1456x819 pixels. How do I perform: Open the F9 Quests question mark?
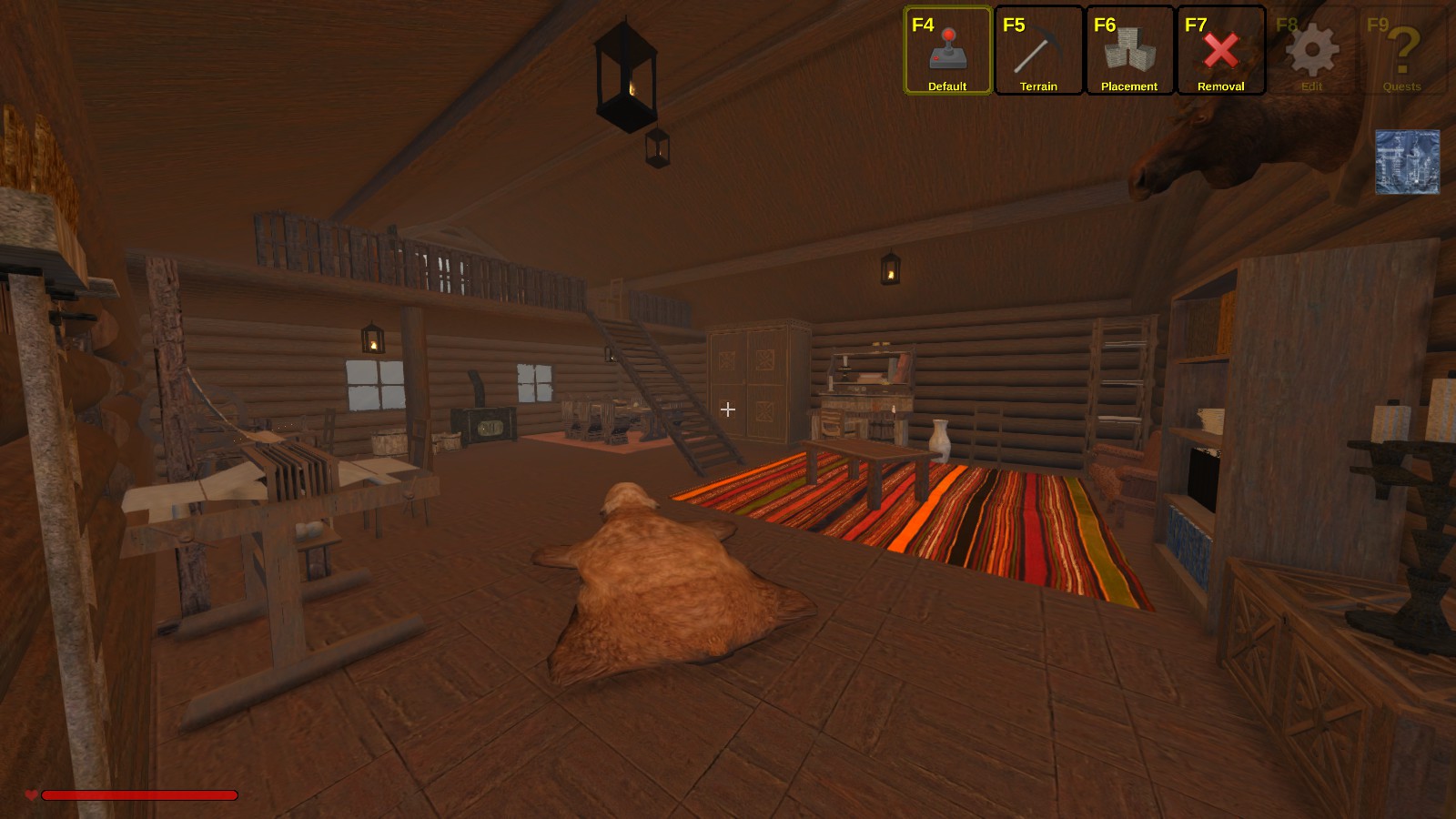1402,51
